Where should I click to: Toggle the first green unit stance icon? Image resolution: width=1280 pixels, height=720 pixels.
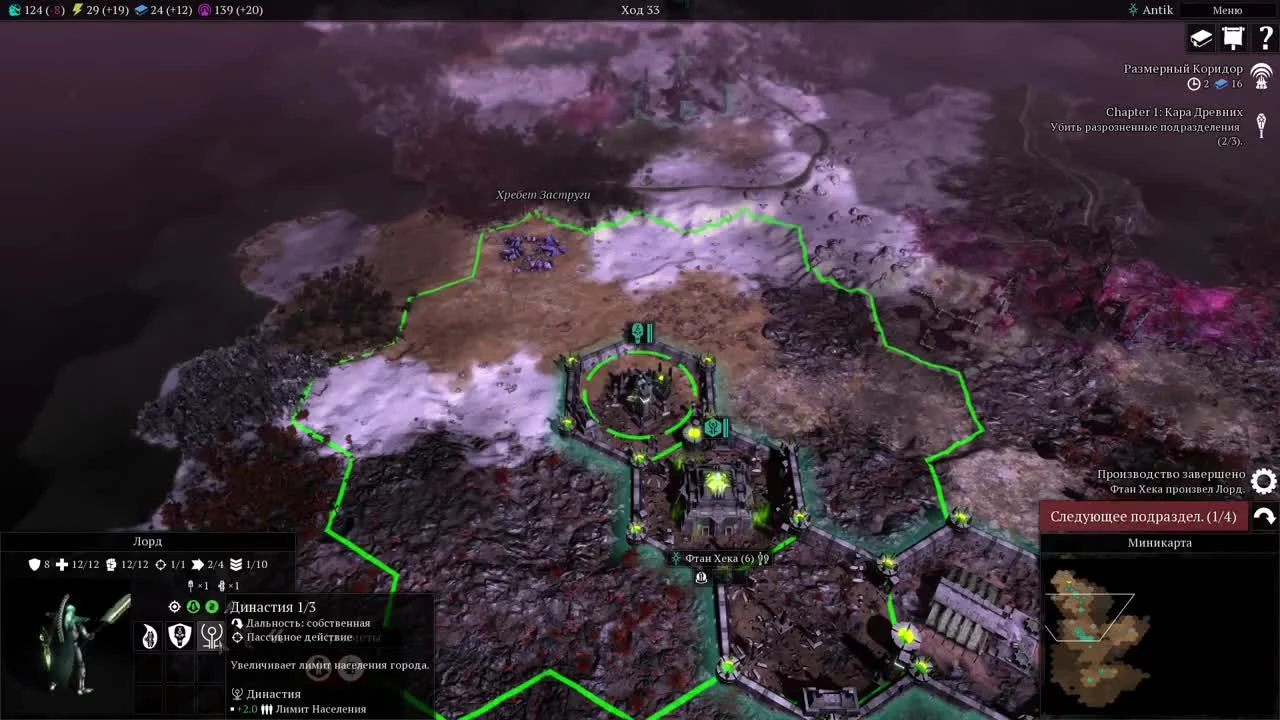click(192, 606)
